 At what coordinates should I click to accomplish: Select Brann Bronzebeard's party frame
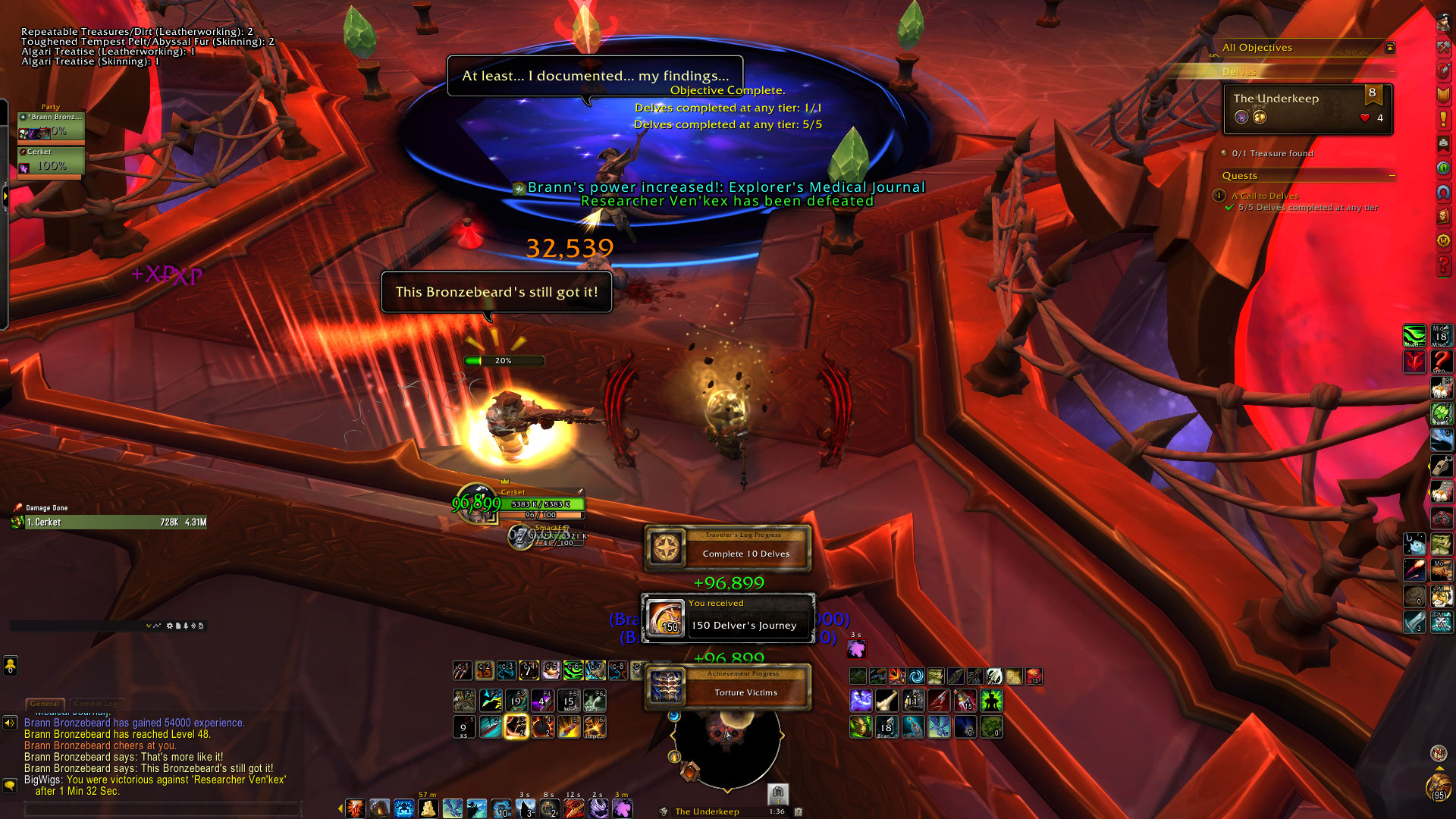(x=51, y=125)
